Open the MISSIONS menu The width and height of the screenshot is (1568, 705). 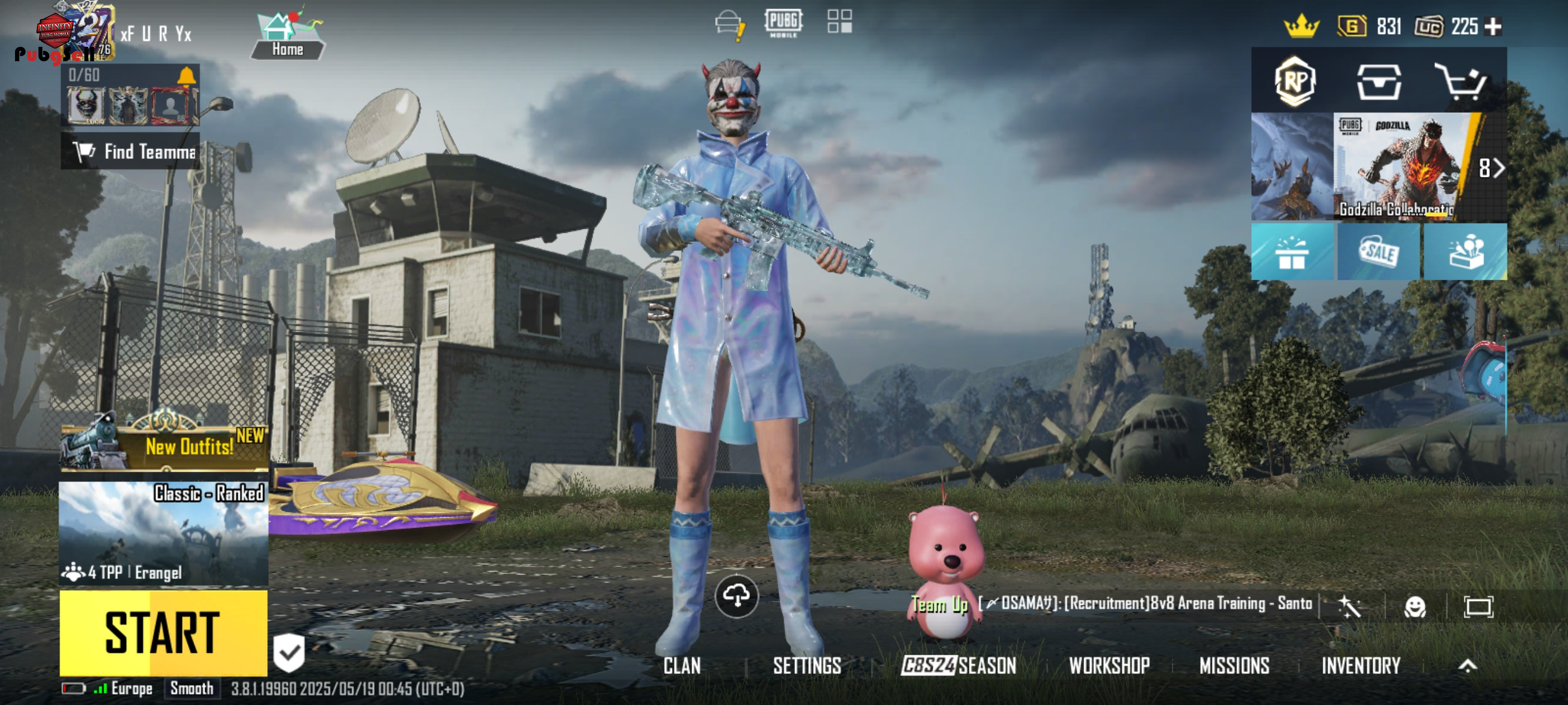click(1234, 666)
